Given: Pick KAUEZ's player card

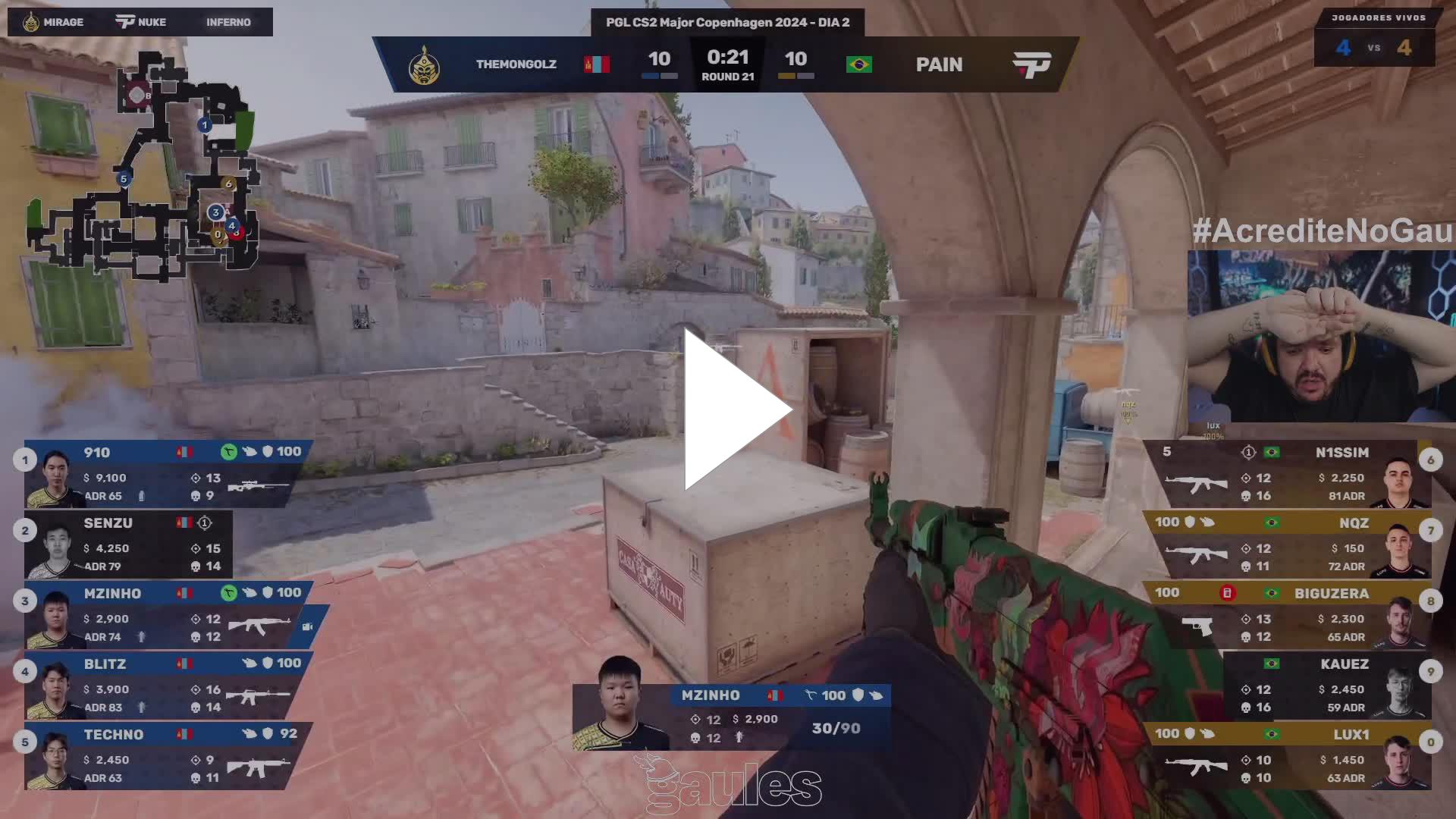Looking at the screenshot, I should tap(1327, 686).
